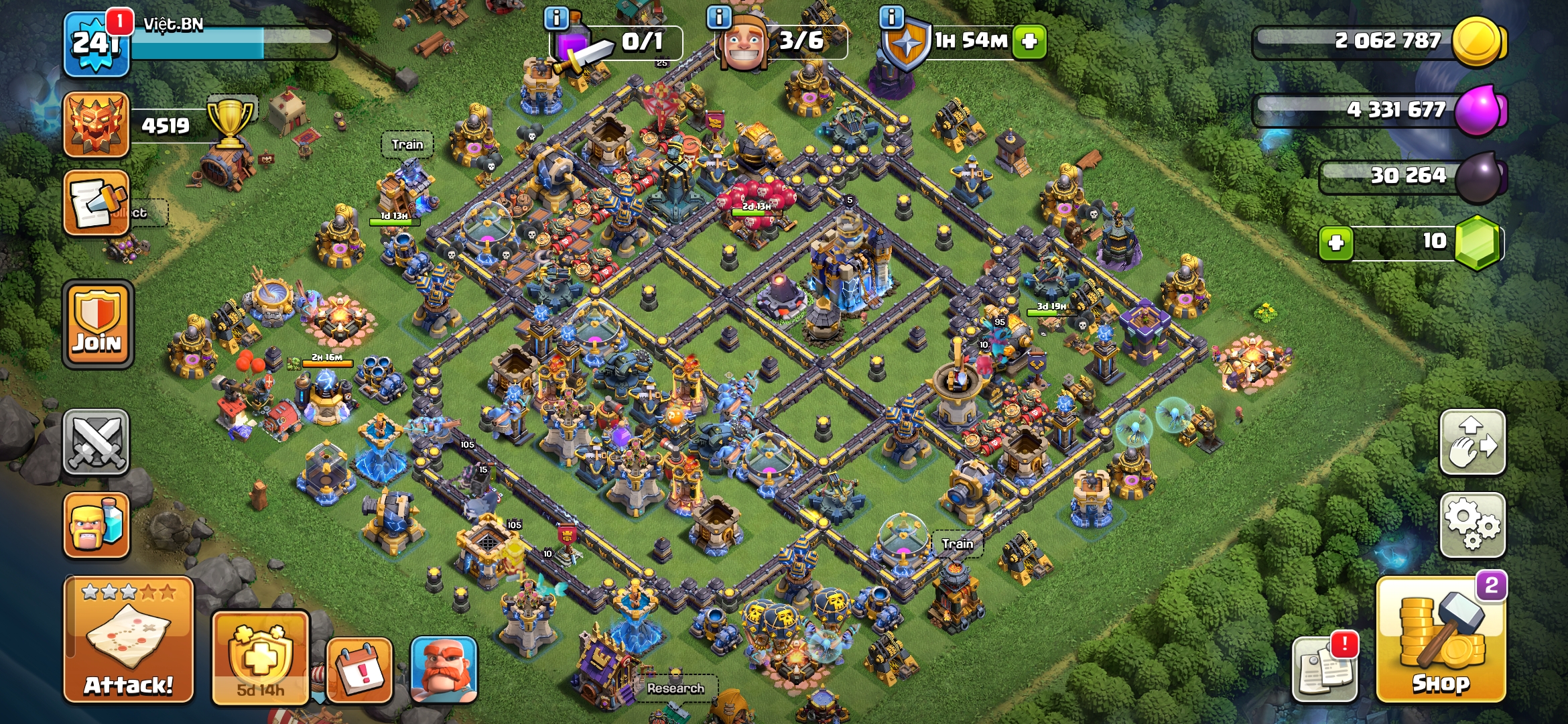Viewport: 1568px width, 724px height.
Task: Open the league badge beside trophy count
Action: tap(96, 125)
